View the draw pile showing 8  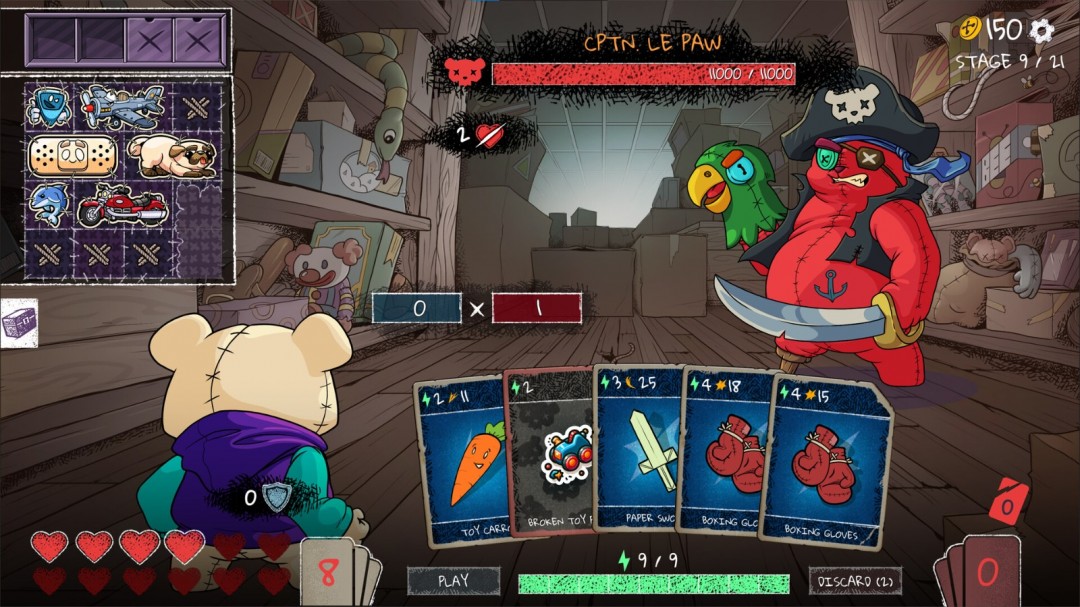[x=330, y=574]
